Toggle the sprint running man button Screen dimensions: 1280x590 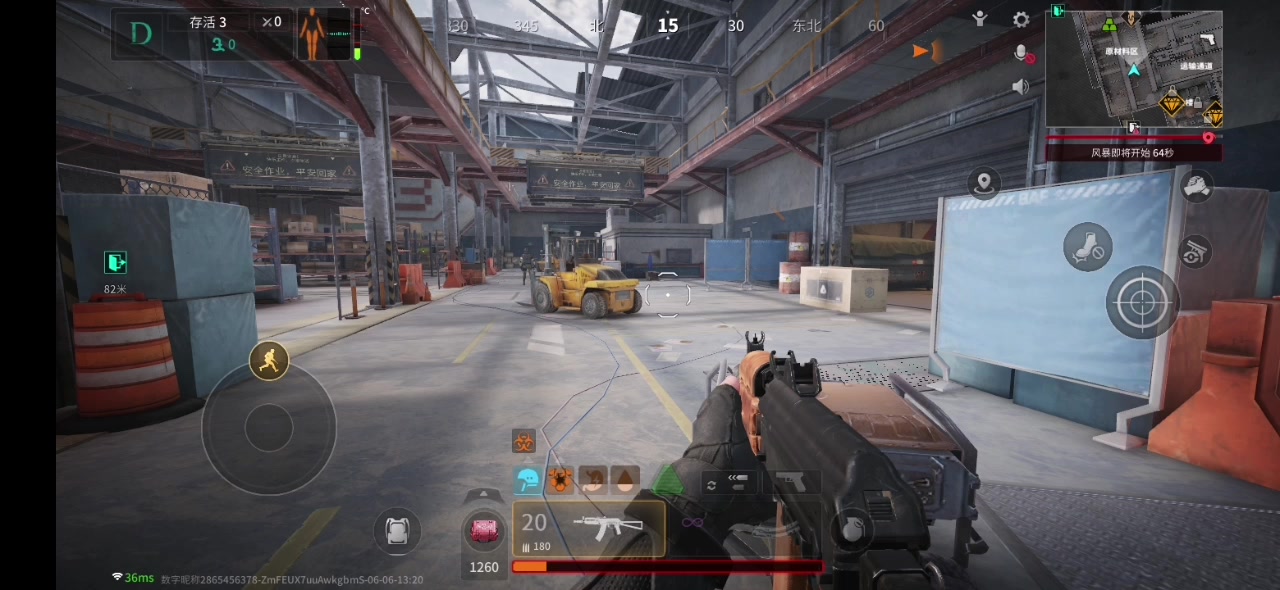268,361
